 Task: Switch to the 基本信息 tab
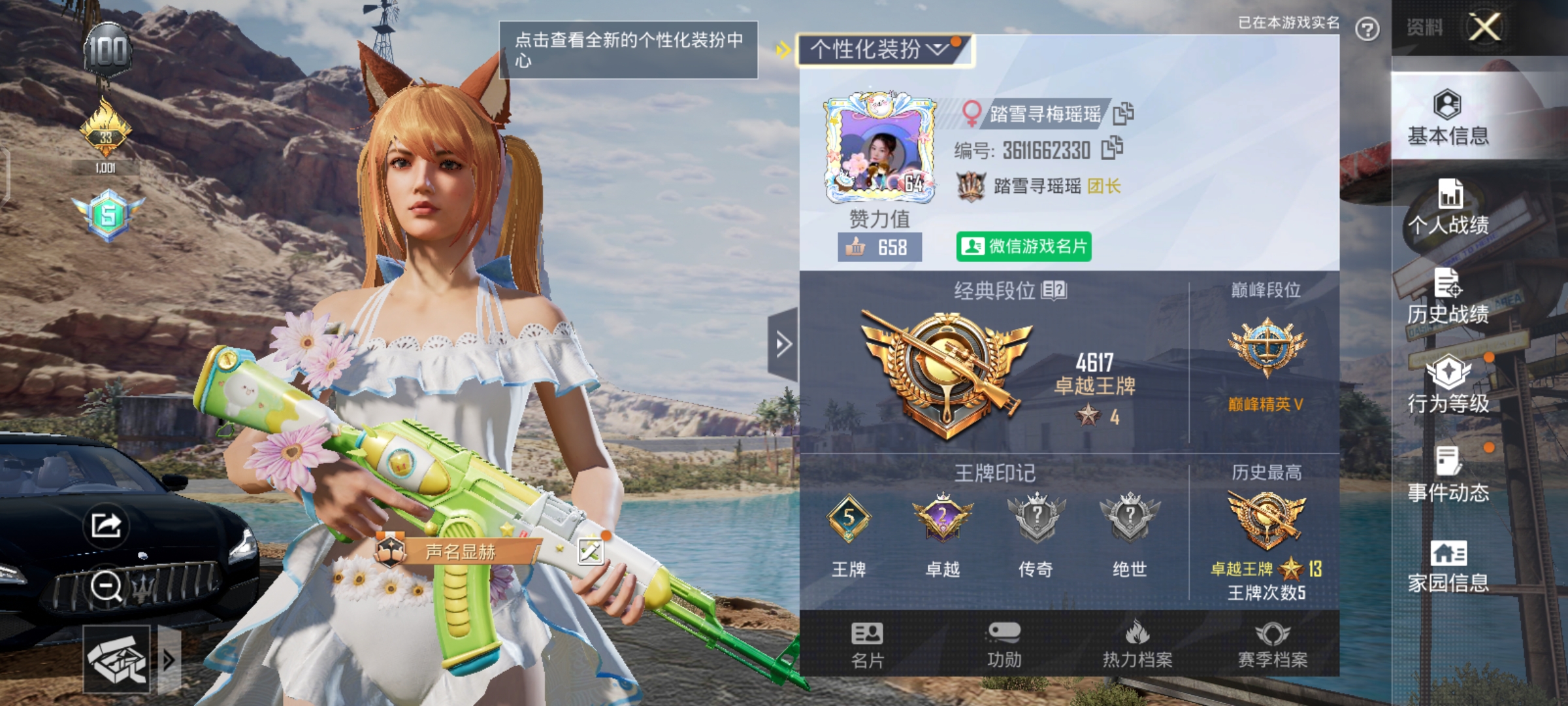[x=1448, y=118]
